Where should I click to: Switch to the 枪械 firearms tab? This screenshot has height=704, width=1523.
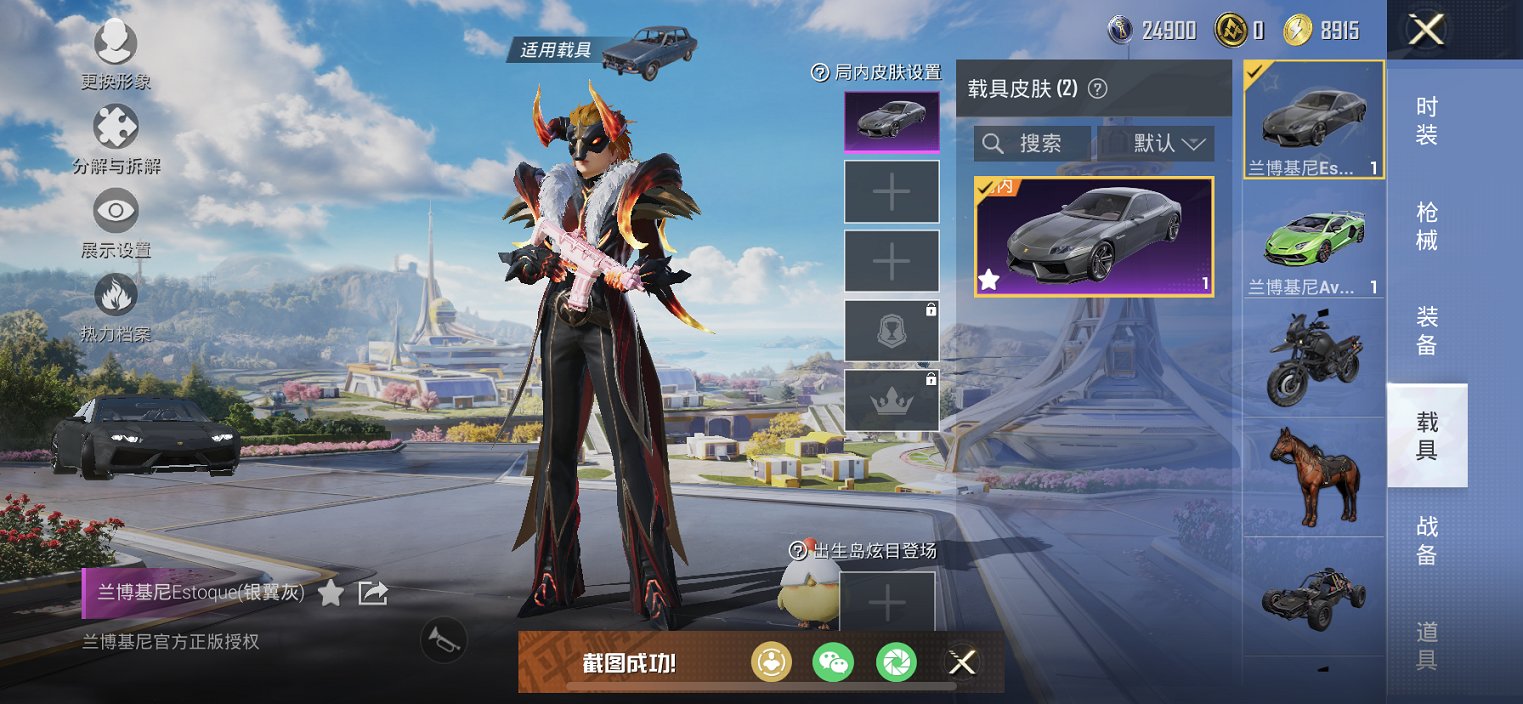[x=1426, y=226]
